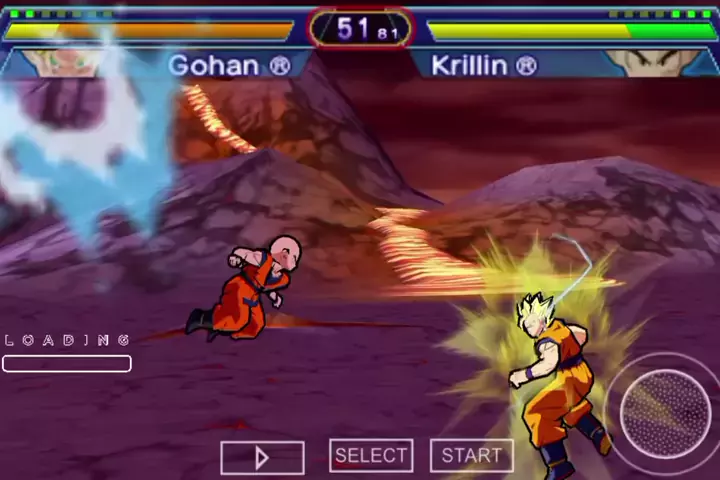Screen dimensions: 720x480
Task: Touch the virtual analog joystick
Action: pos(664,414)
